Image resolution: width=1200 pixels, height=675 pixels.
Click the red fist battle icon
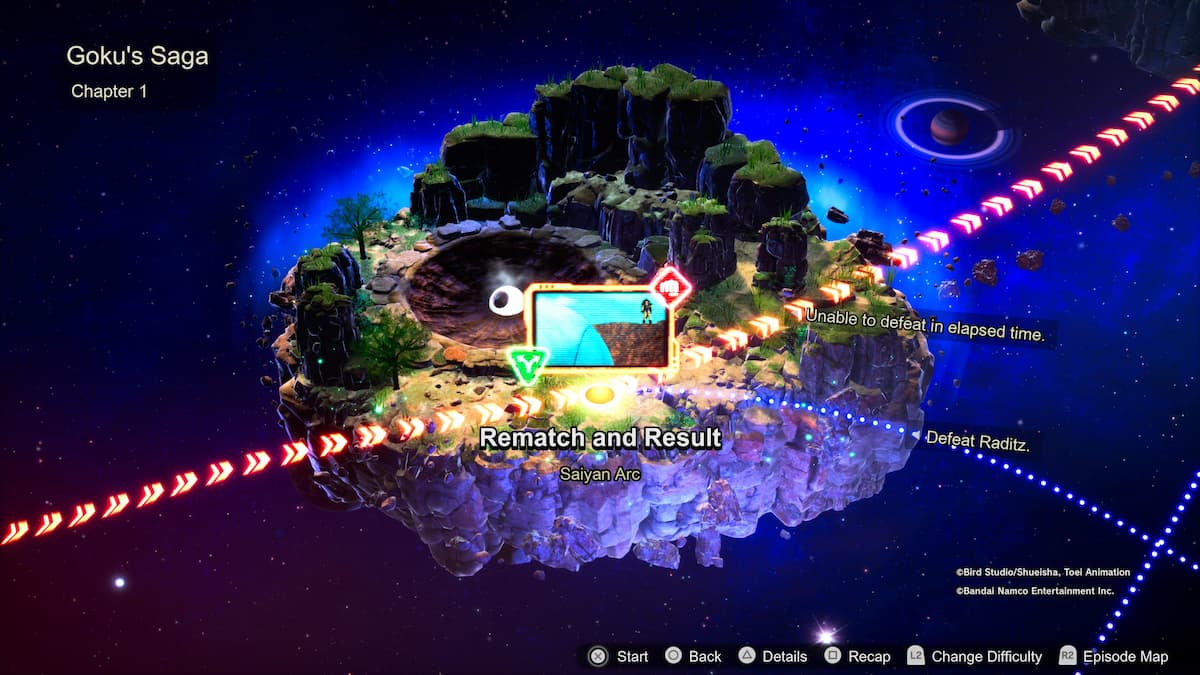[673, 287]
